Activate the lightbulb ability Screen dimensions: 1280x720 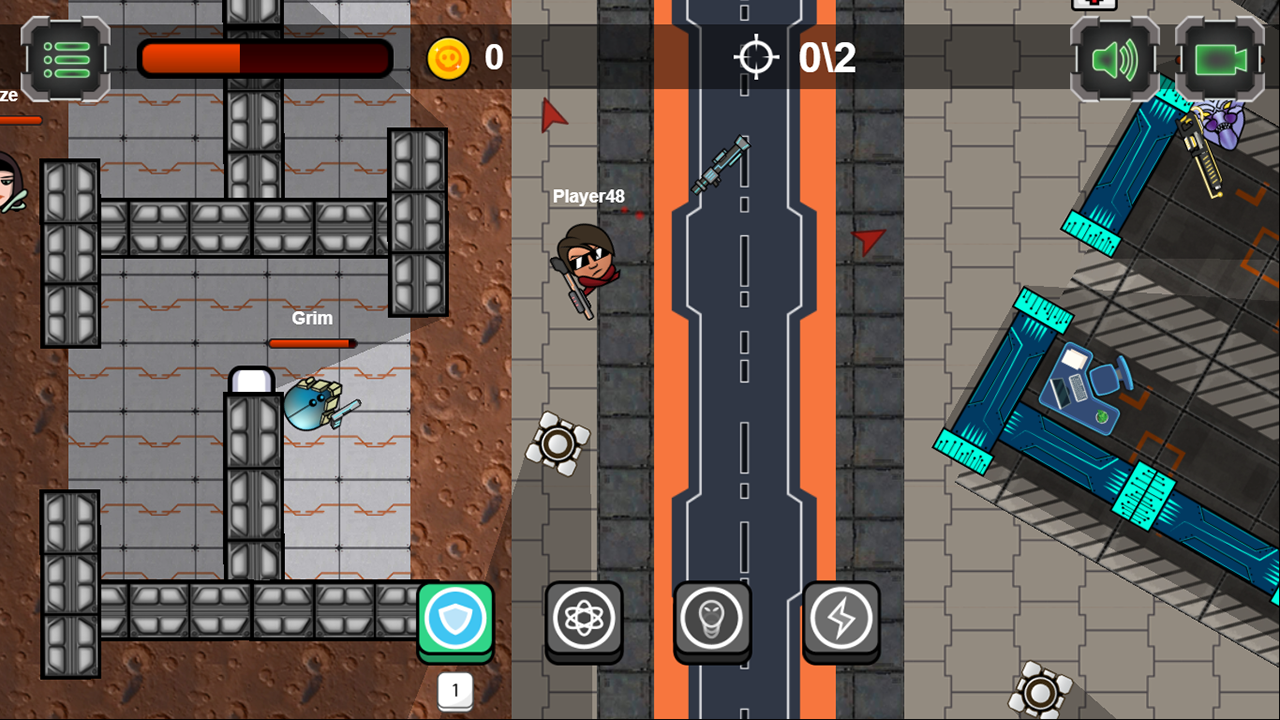pyautogui.click(x=712, y=618)
